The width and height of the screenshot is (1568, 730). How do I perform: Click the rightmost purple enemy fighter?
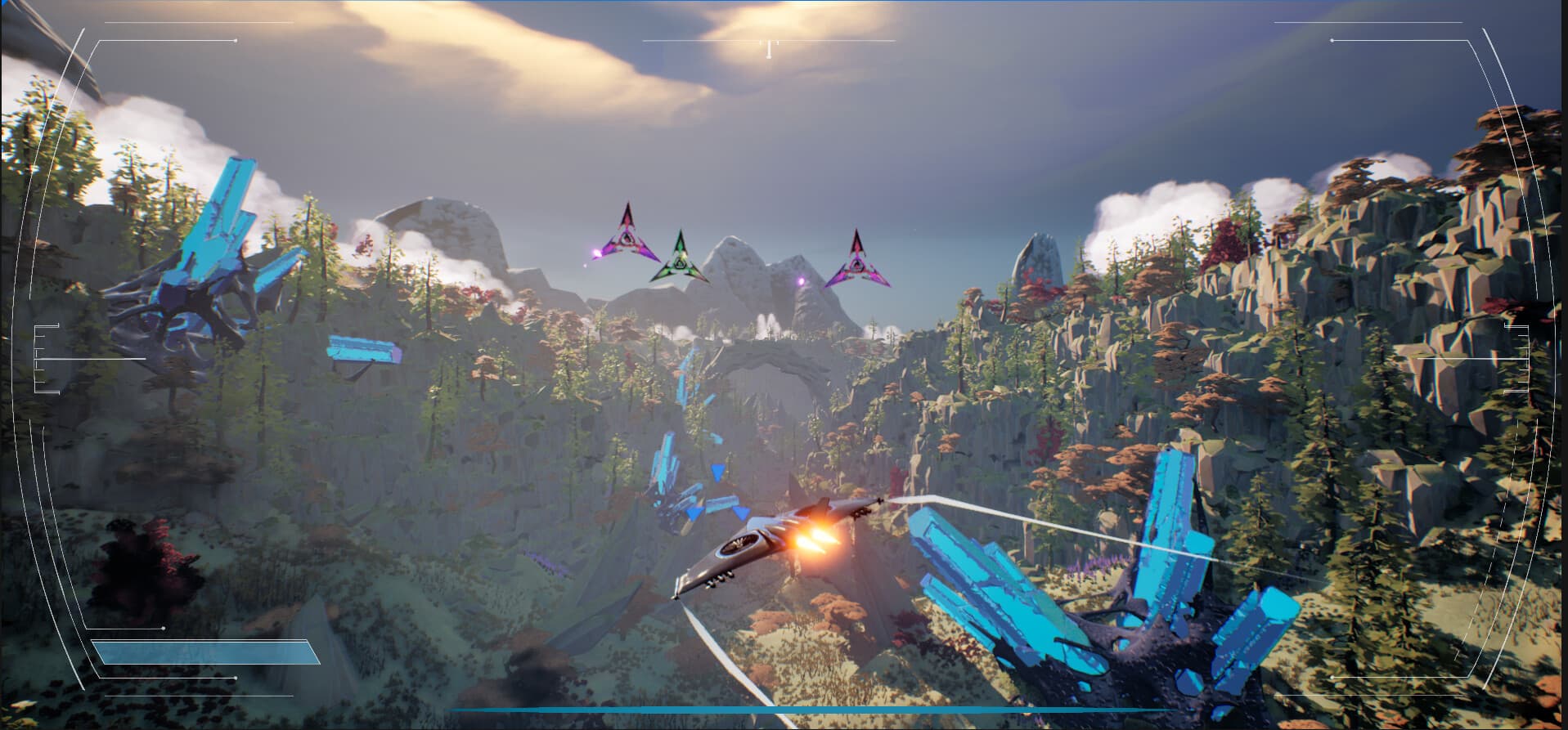pyautogui.click(x=856, y=262)
